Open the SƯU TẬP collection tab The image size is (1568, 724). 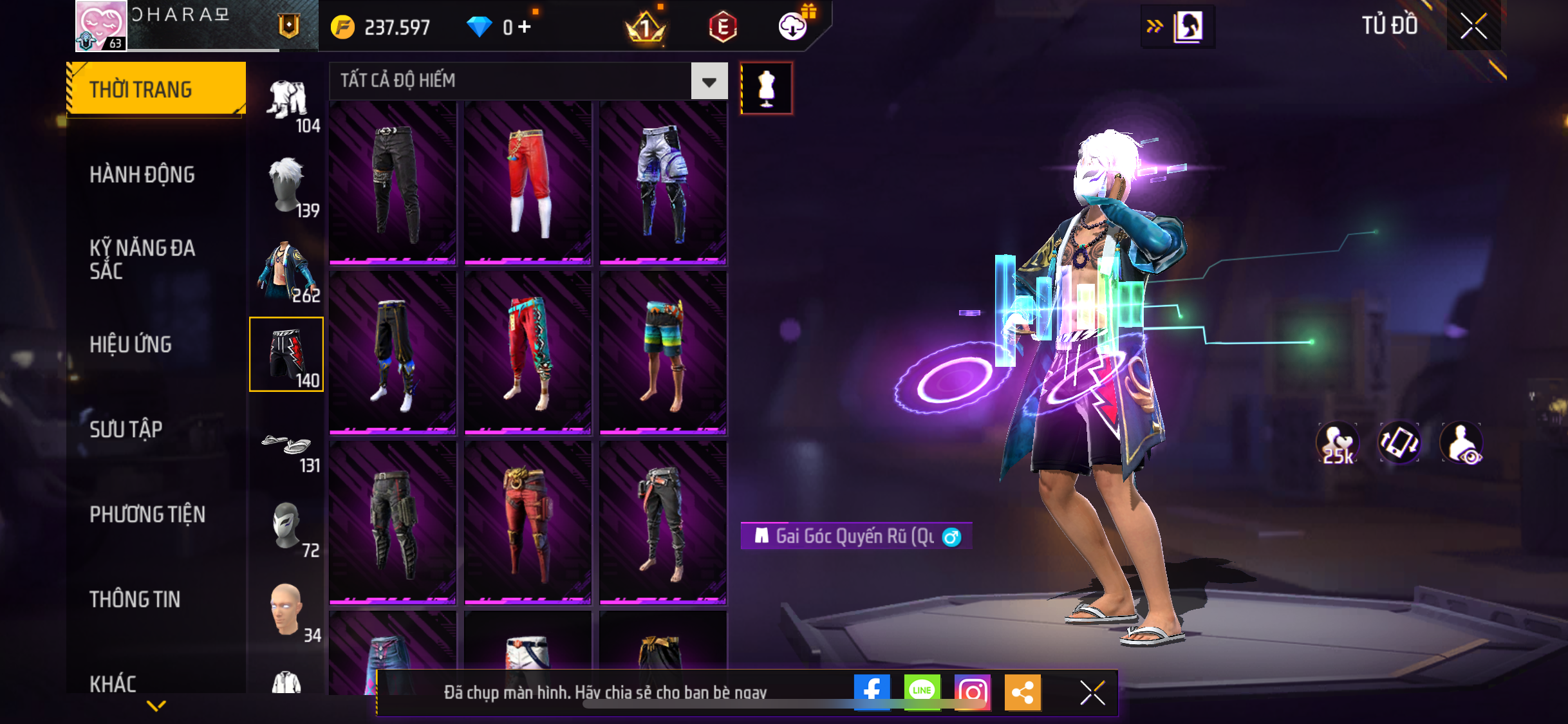click(x=126, y=429)
